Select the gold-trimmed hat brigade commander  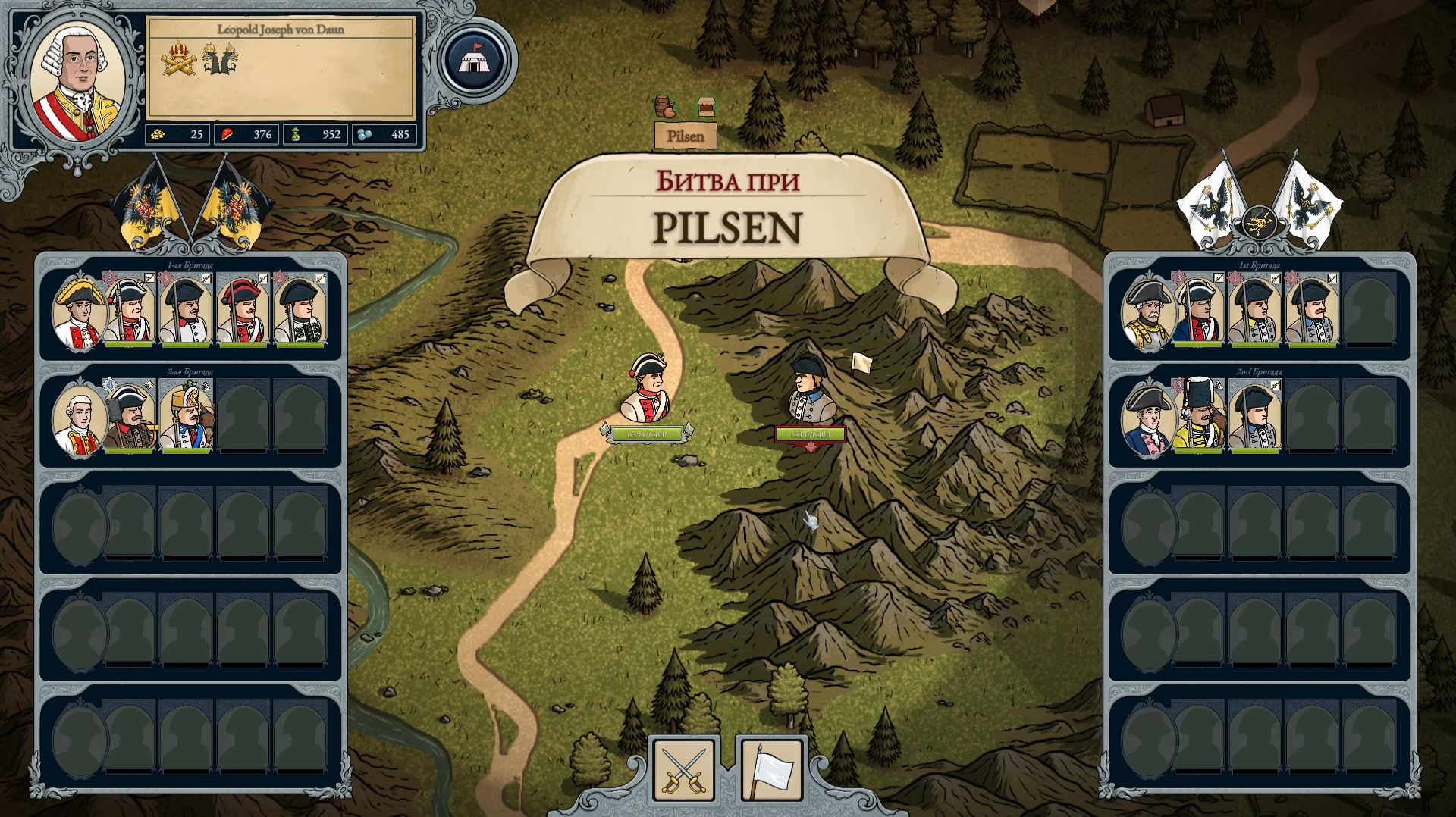click(78, 312)
